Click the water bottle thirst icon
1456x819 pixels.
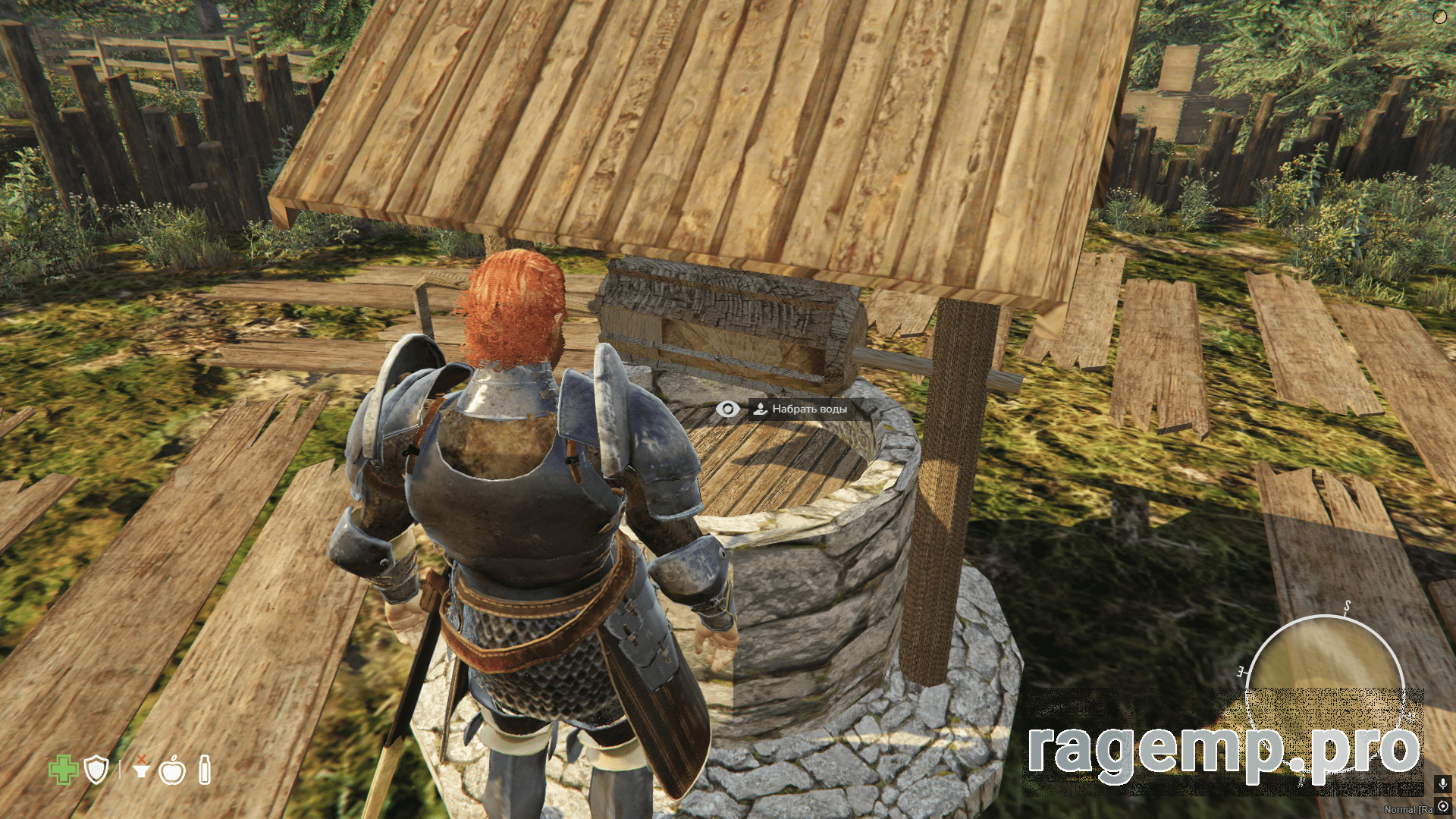point(204,770)
